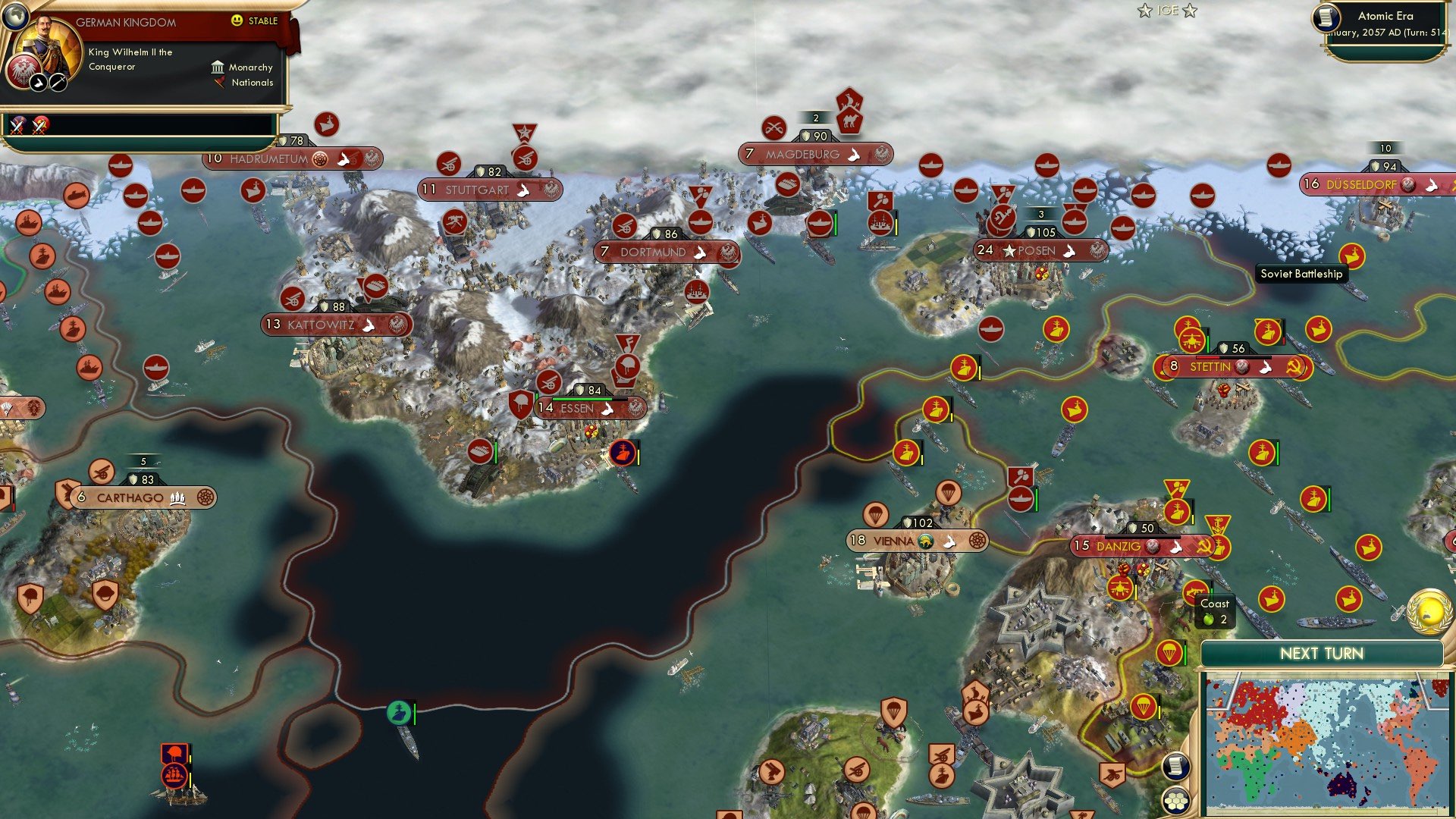Click the Monarchy government icon
Screen dimensions: 1456x819
[x=218, y=67]
